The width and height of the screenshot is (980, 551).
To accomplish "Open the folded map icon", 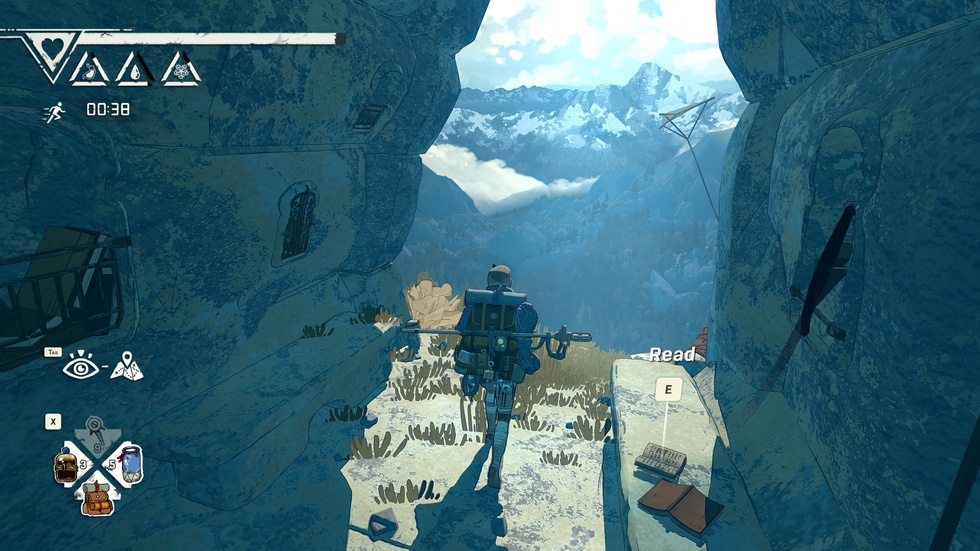I will click(x=127, y=368).
